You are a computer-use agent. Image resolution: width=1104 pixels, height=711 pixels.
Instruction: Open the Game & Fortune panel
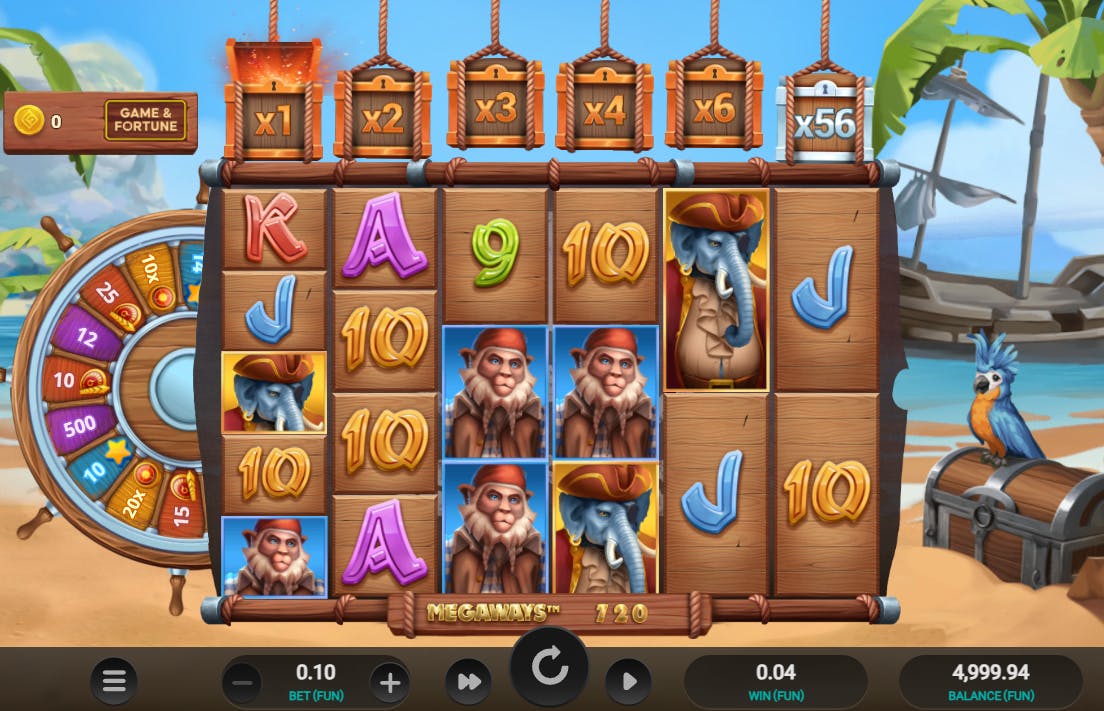tap(146, 121)
